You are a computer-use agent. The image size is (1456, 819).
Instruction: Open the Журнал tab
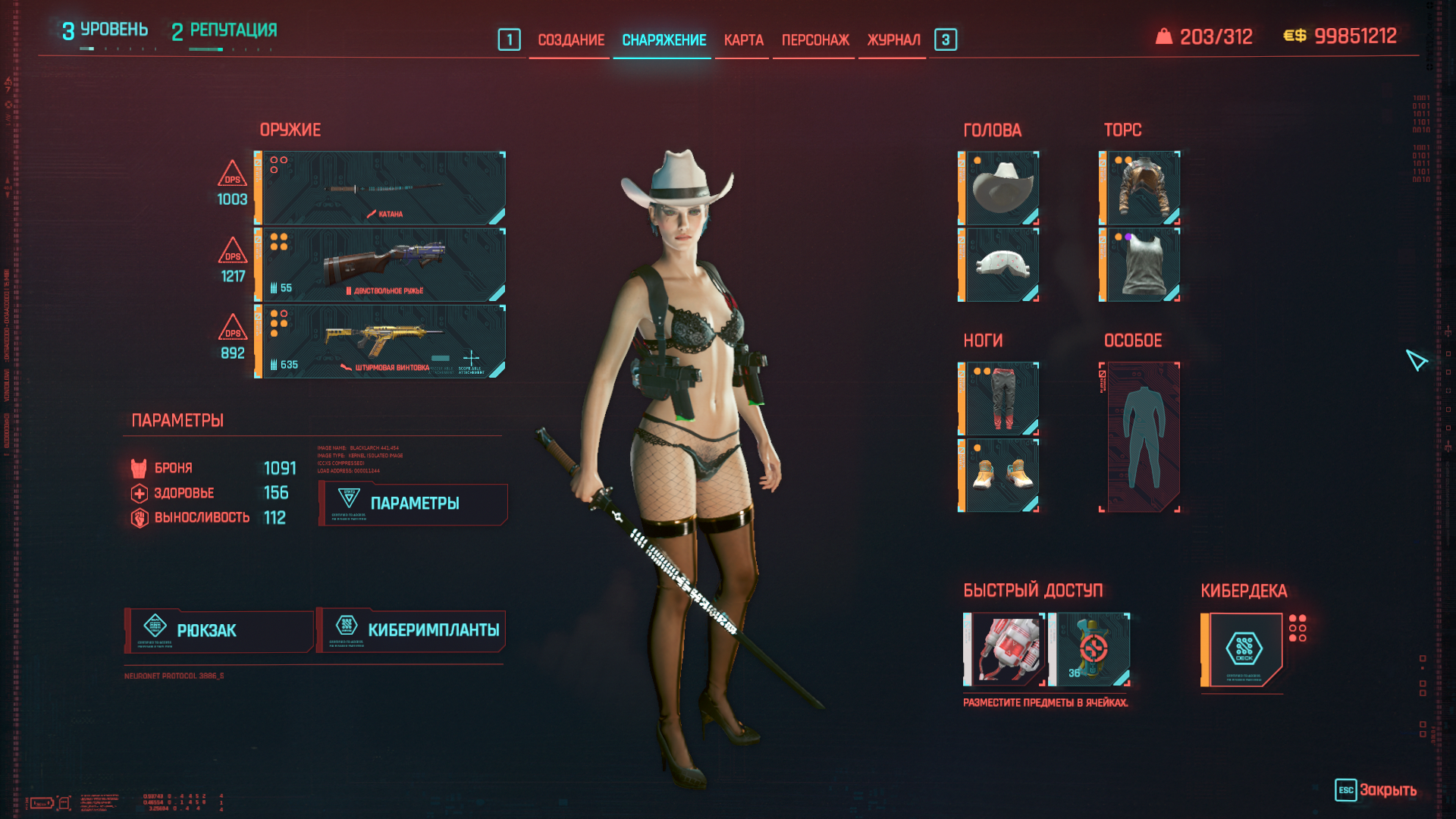click(893, 40)
